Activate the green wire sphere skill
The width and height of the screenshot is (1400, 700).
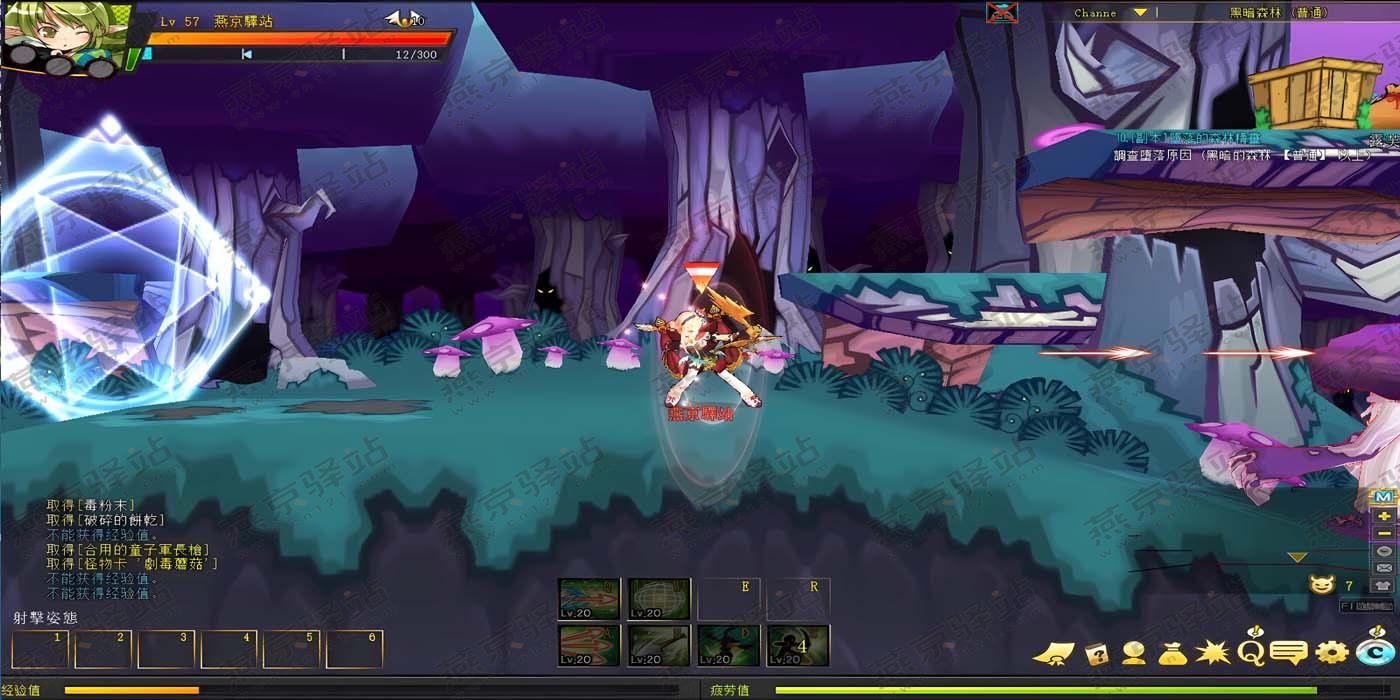[x=659, y=598]
